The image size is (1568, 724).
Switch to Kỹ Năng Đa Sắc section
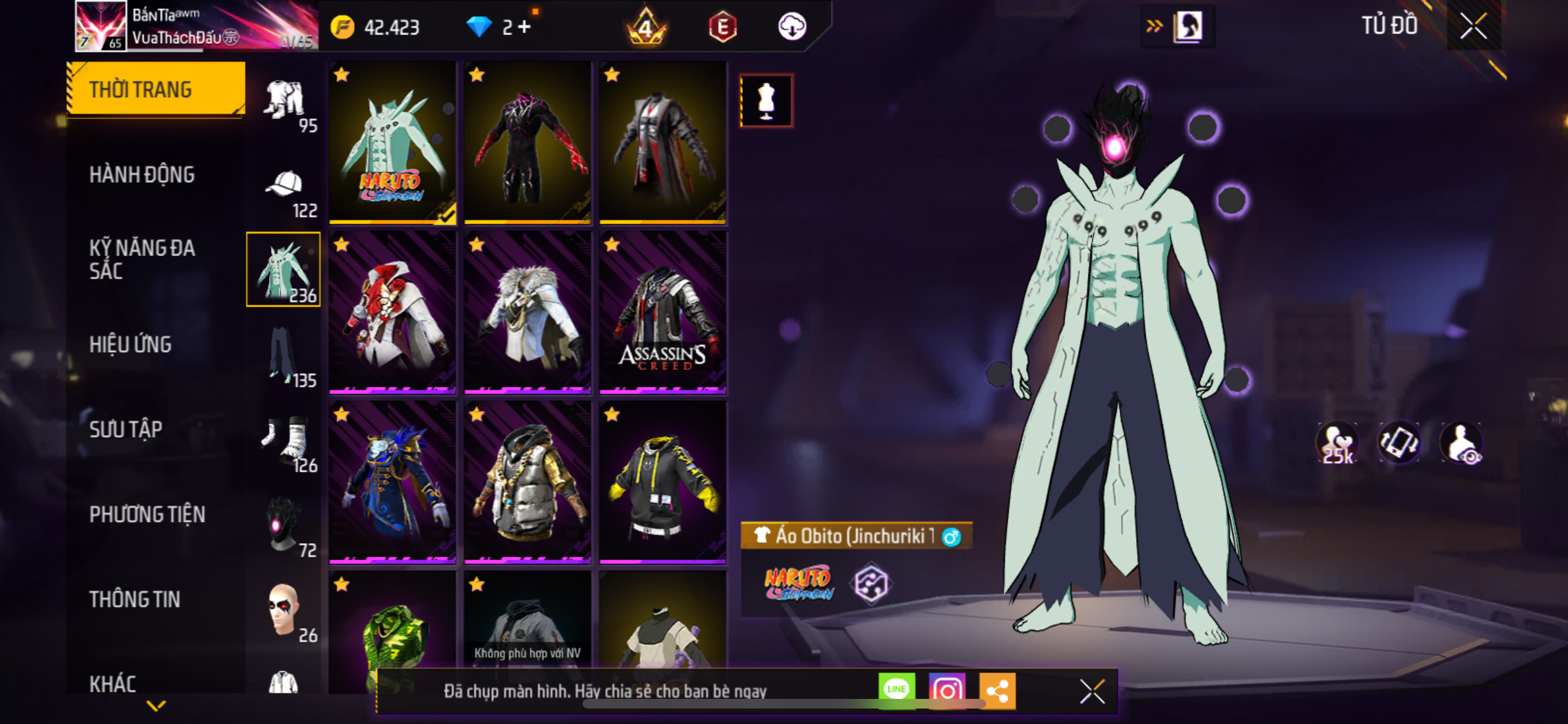[x=142, y=259]
